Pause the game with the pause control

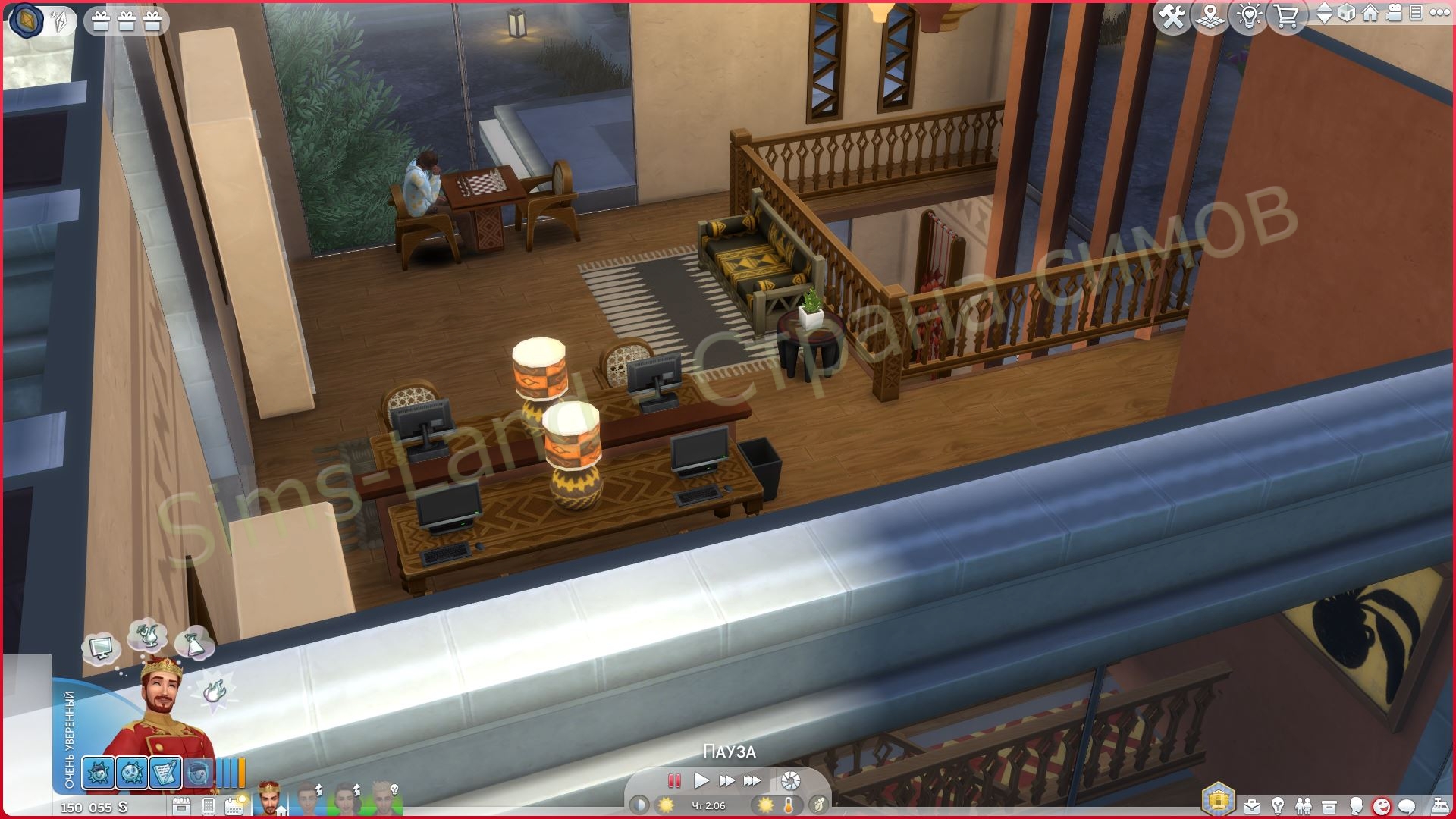(674, 781)
